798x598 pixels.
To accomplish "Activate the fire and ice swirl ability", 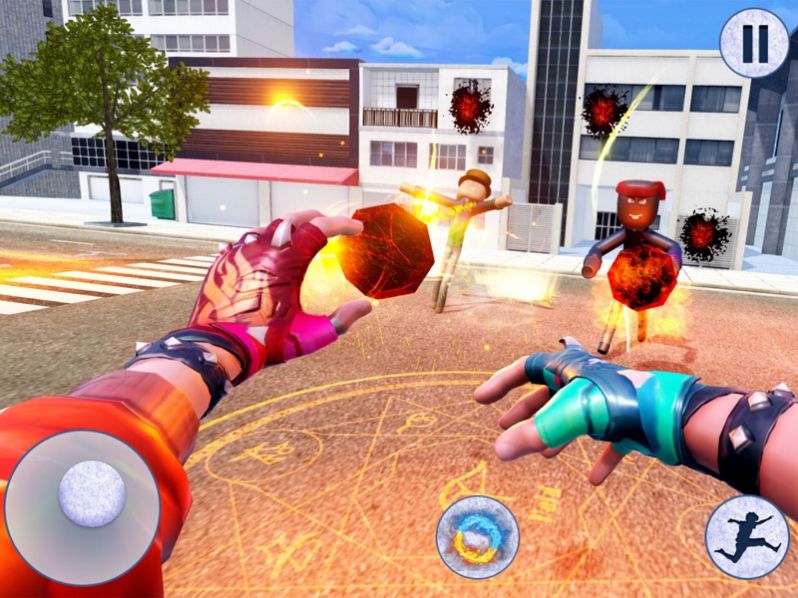I will pyautogui.click(x=477, y=536).
